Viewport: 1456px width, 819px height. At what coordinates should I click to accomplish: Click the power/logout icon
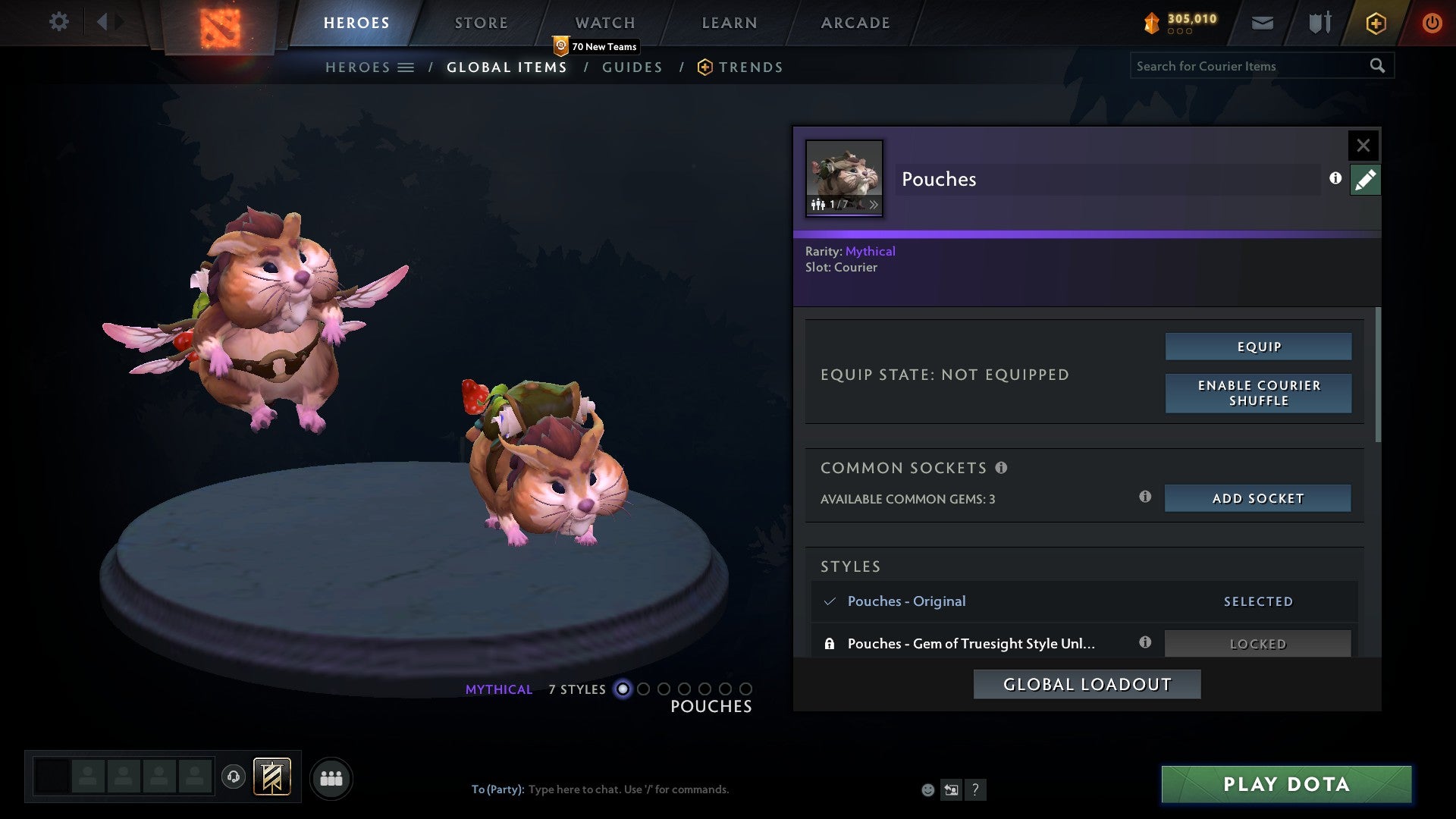point(1432,22)
